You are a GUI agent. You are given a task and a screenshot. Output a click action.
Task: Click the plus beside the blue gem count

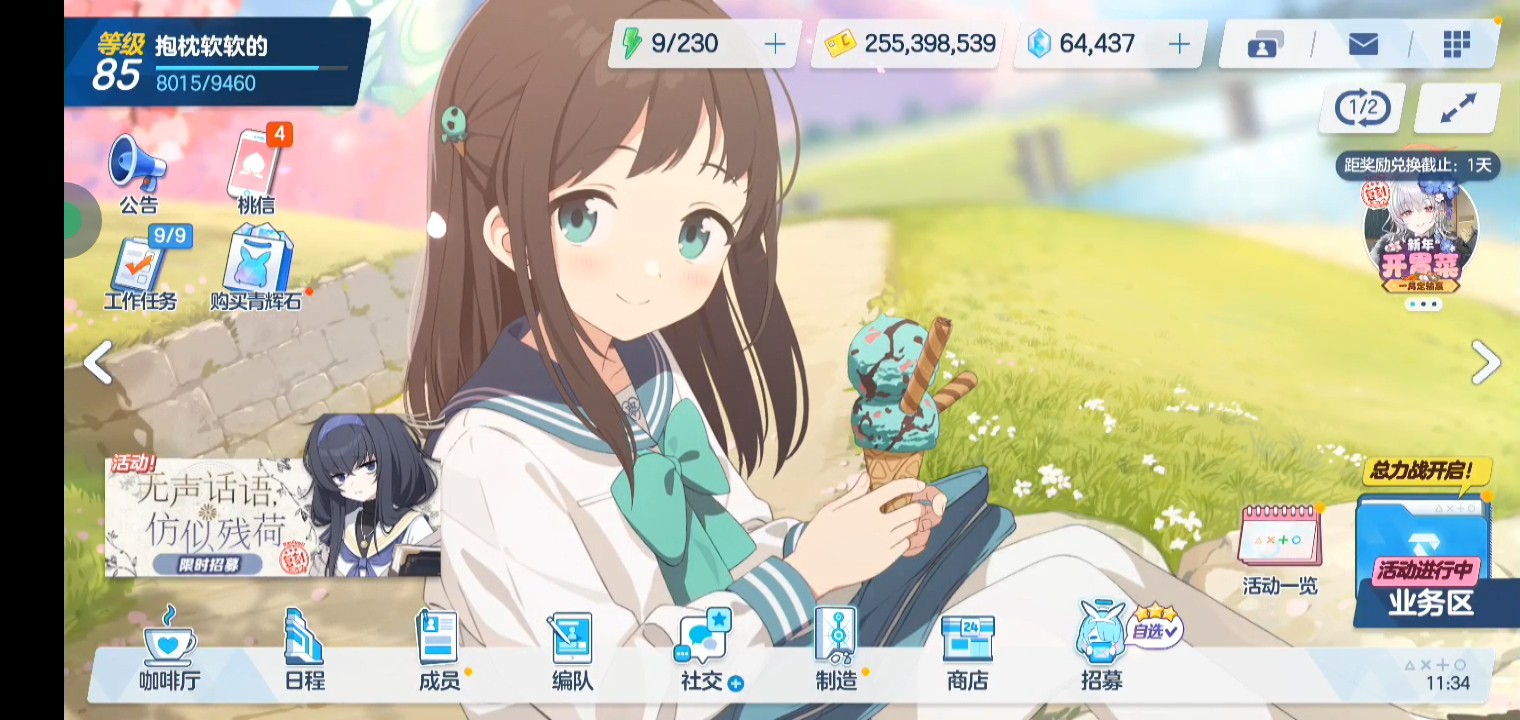(1180, 44)
